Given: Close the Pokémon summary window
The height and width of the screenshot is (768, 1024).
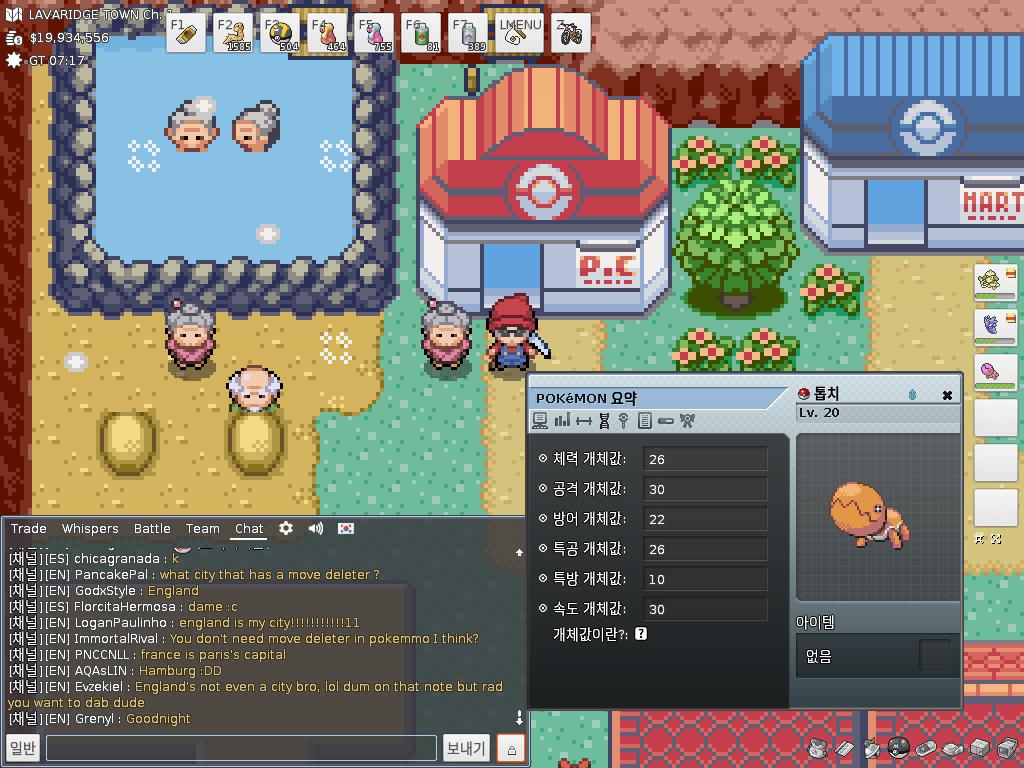Looking at the screenshot, I should tap(947, 395).
